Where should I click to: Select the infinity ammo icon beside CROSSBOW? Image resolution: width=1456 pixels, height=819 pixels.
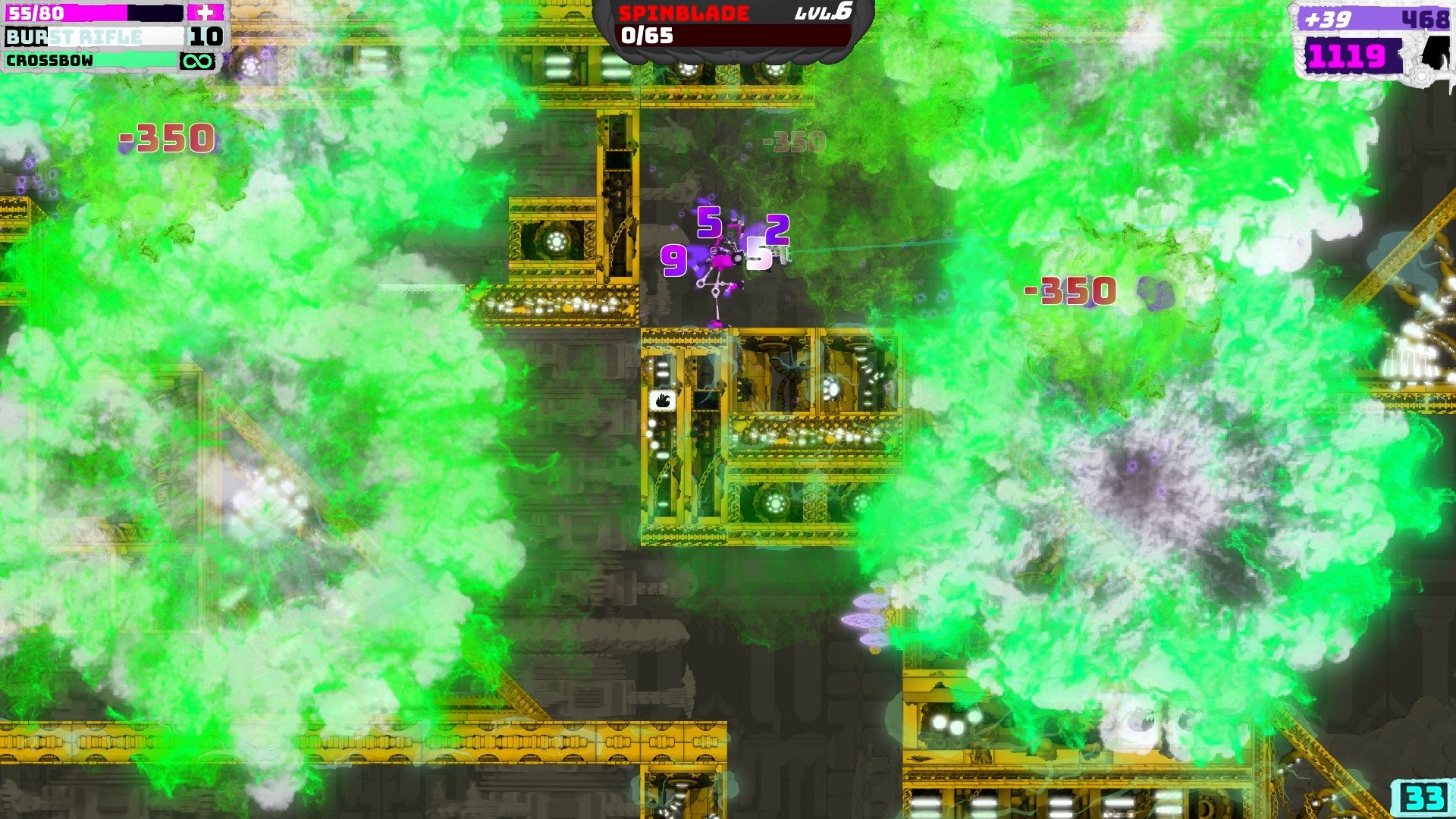click(x=199, y=62)
